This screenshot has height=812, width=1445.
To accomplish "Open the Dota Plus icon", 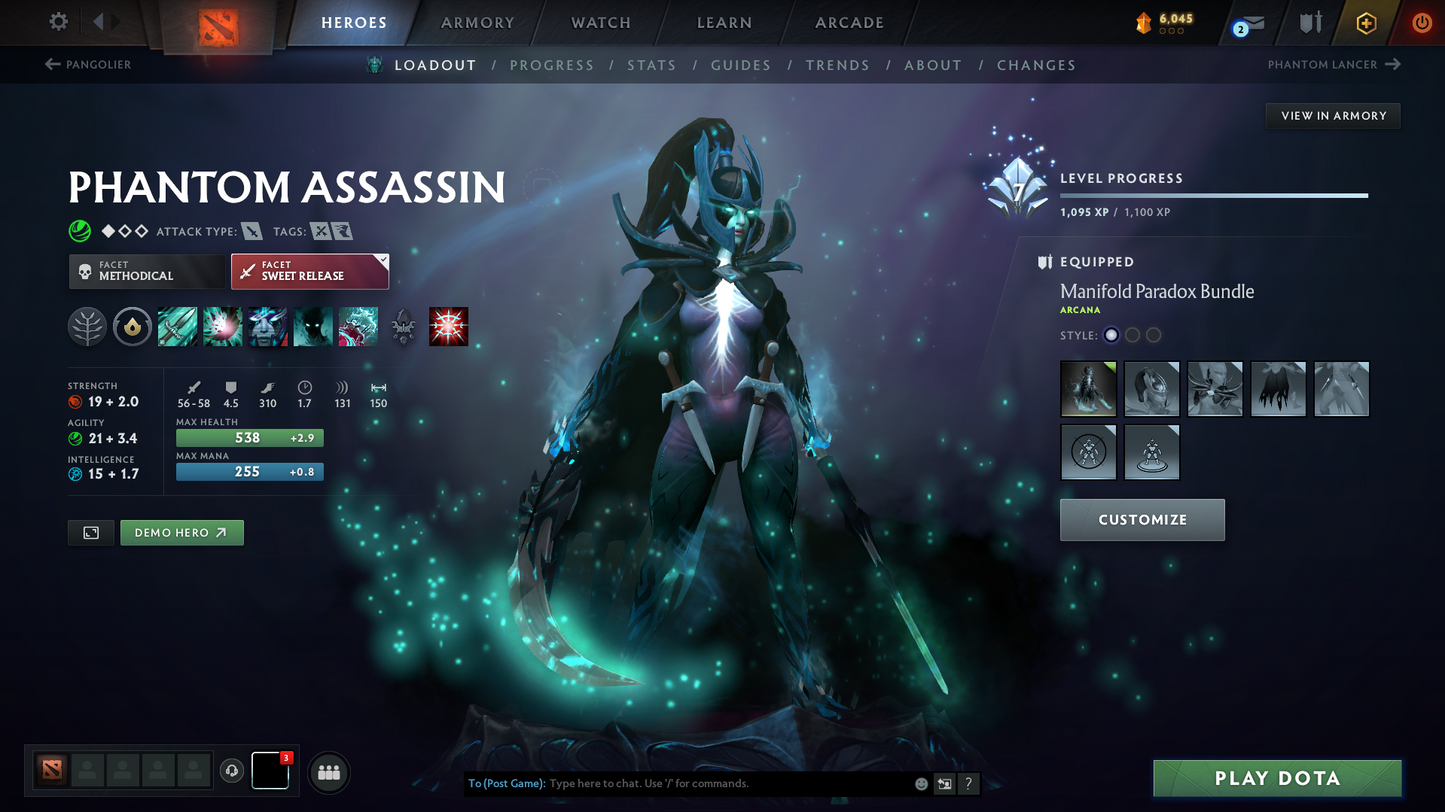I will pos(1366,22).
